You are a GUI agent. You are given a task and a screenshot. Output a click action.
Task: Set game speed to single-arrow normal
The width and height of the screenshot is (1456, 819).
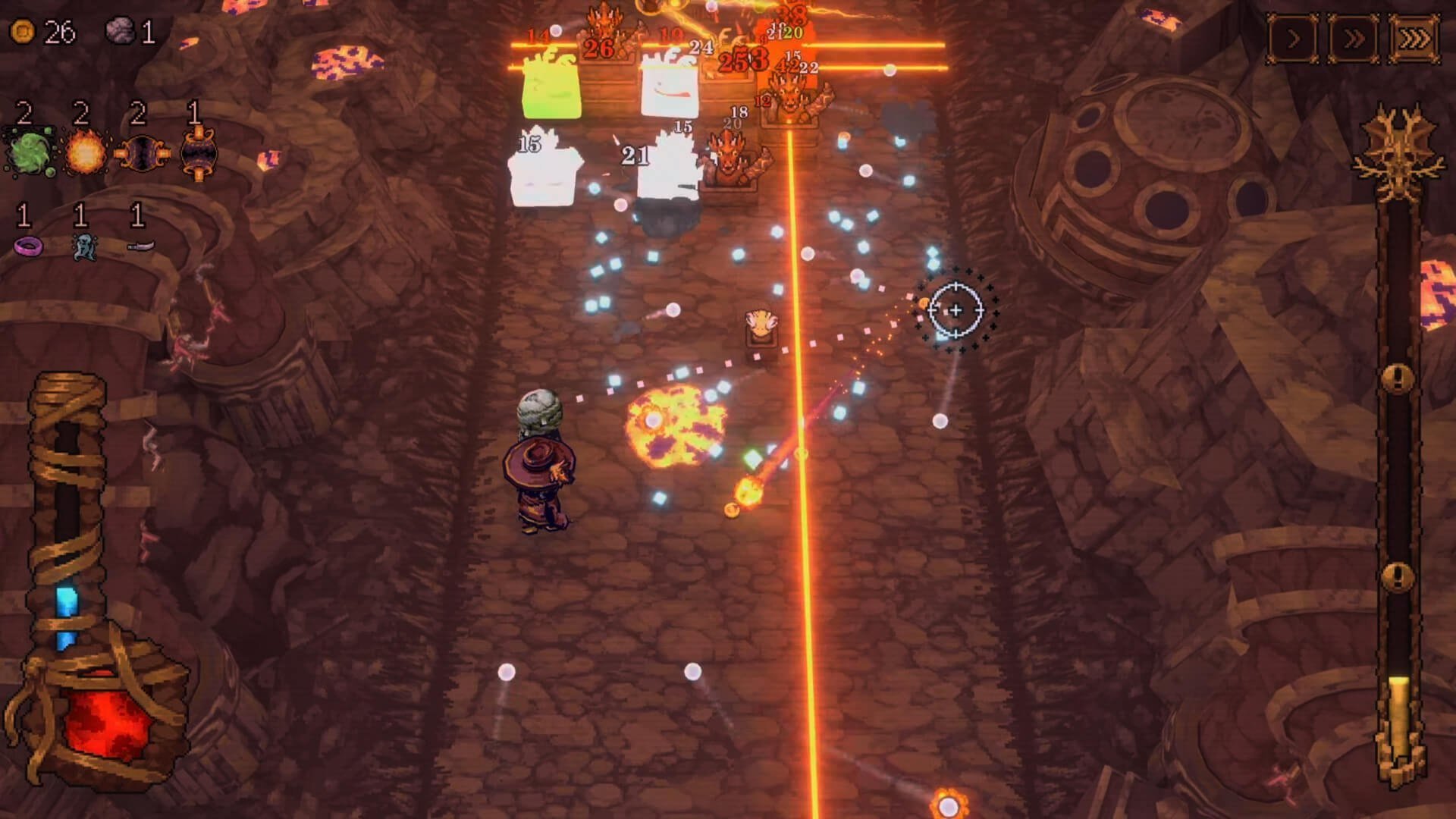point(1294,38)
